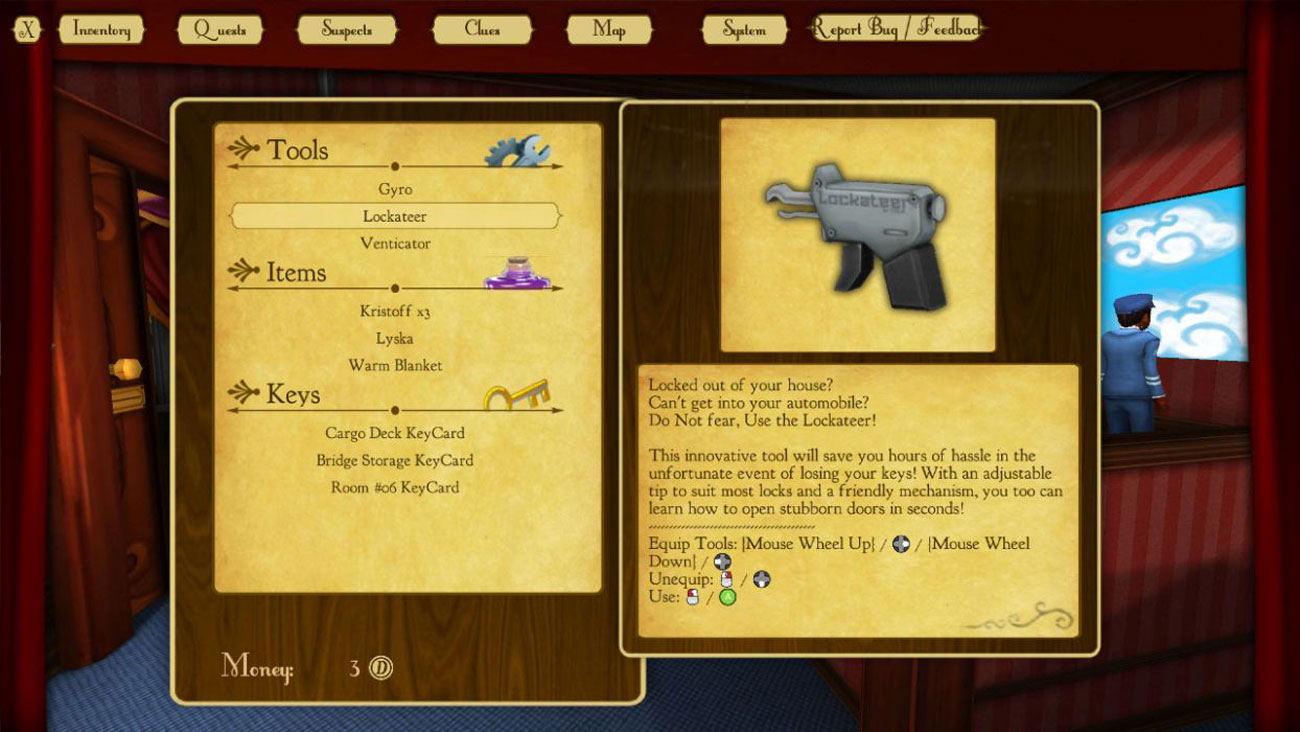Show the Suspects tab
The height and width of the screenshot is (732, 1300).
[x=347, y=30]
